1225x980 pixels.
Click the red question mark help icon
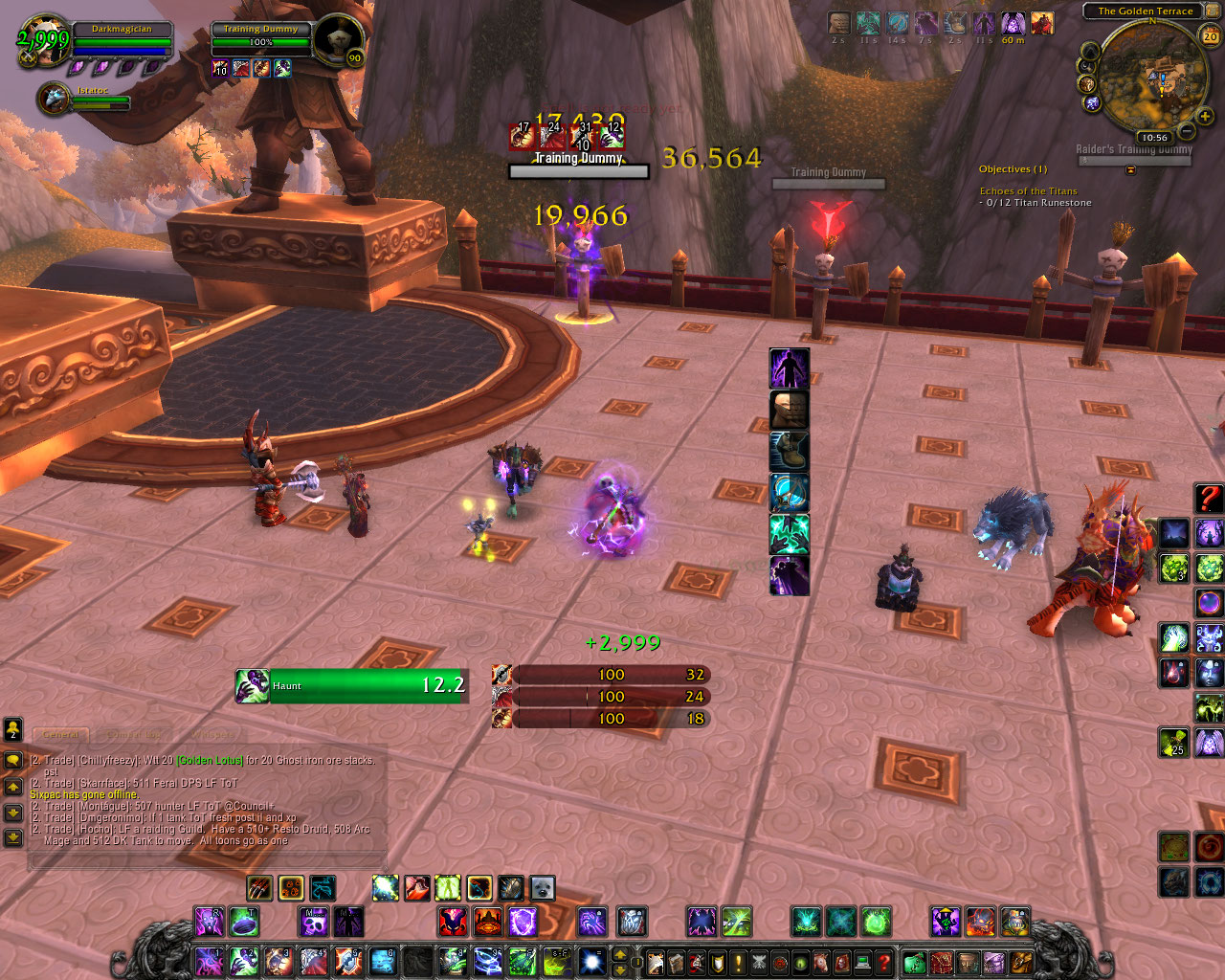point(1209,498)
